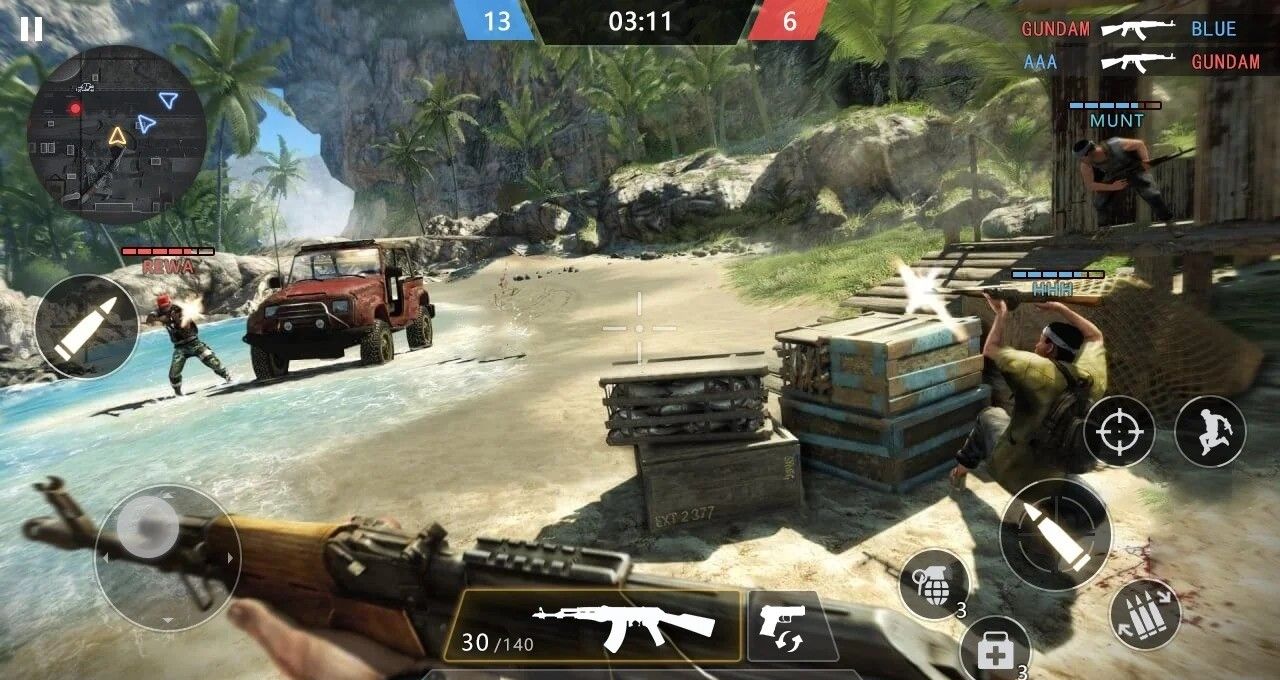Fire using the large bullet button beside reload
The image size is (1280, 680).
[1055, 534]
